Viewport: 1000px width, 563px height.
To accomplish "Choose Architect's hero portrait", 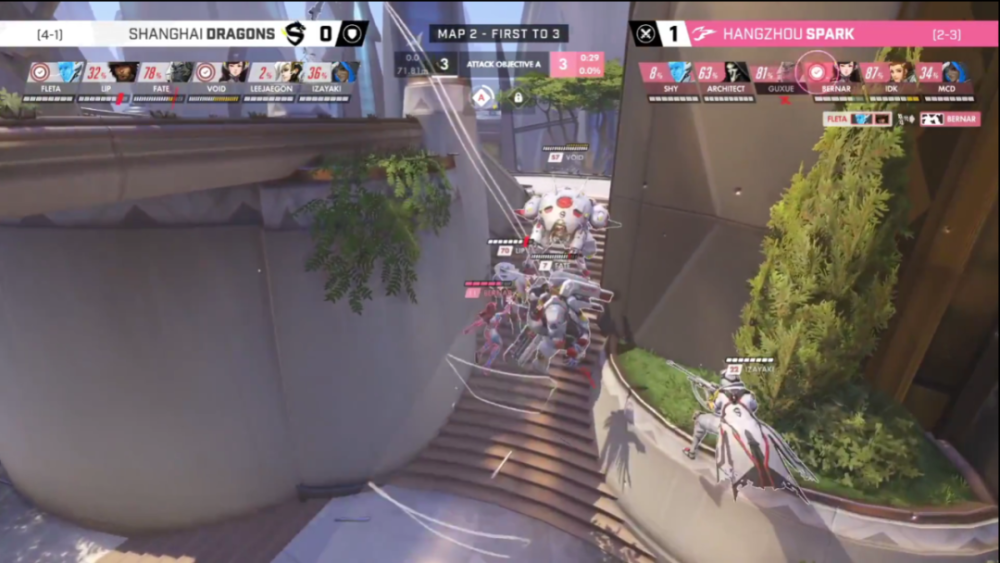I will point(737,72).
